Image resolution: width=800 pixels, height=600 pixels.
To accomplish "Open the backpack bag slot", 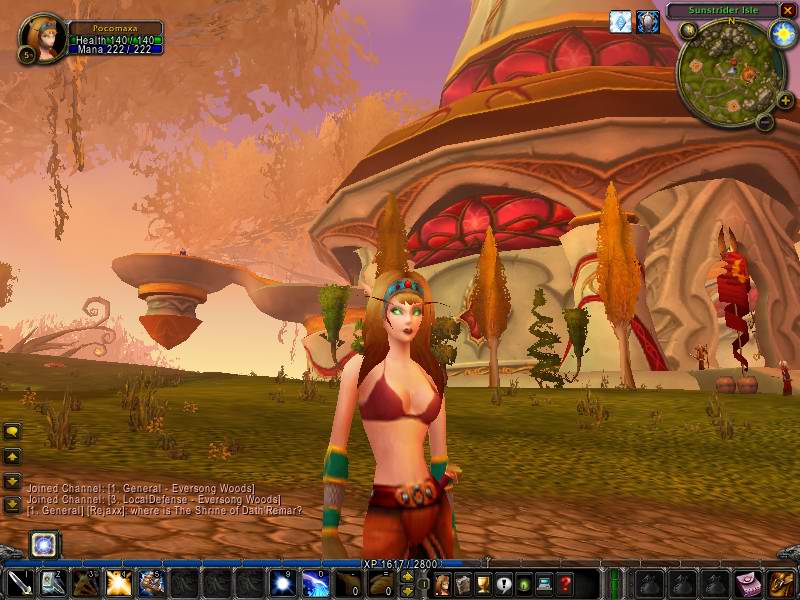I will pos(779,583).
